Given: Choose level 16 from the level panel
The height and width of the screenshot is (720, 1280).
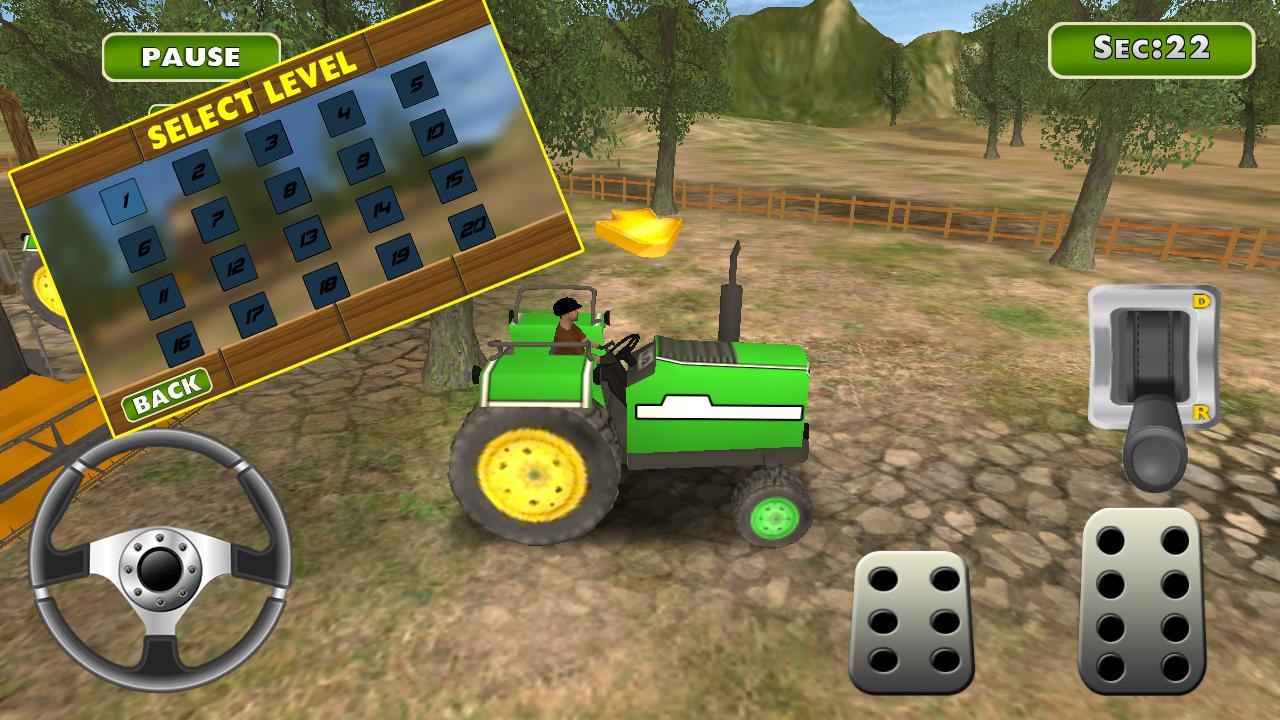Looking at the screenshot, I should [180, 342].
